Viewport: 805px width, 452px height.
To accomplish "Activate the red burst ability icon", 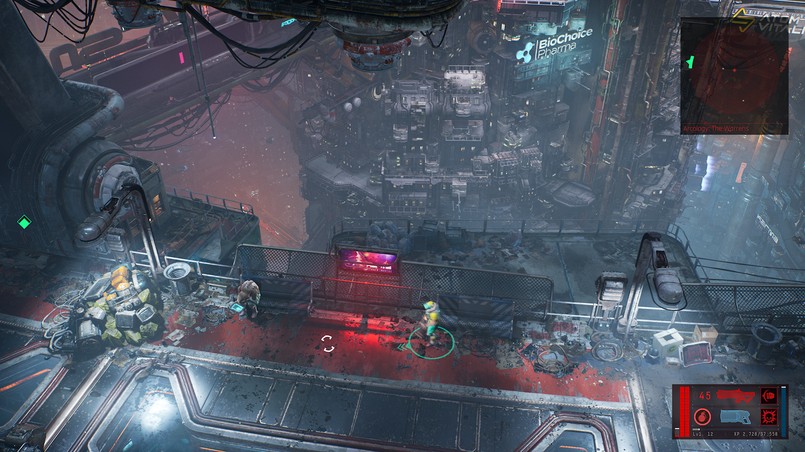I will coord(769,416).
